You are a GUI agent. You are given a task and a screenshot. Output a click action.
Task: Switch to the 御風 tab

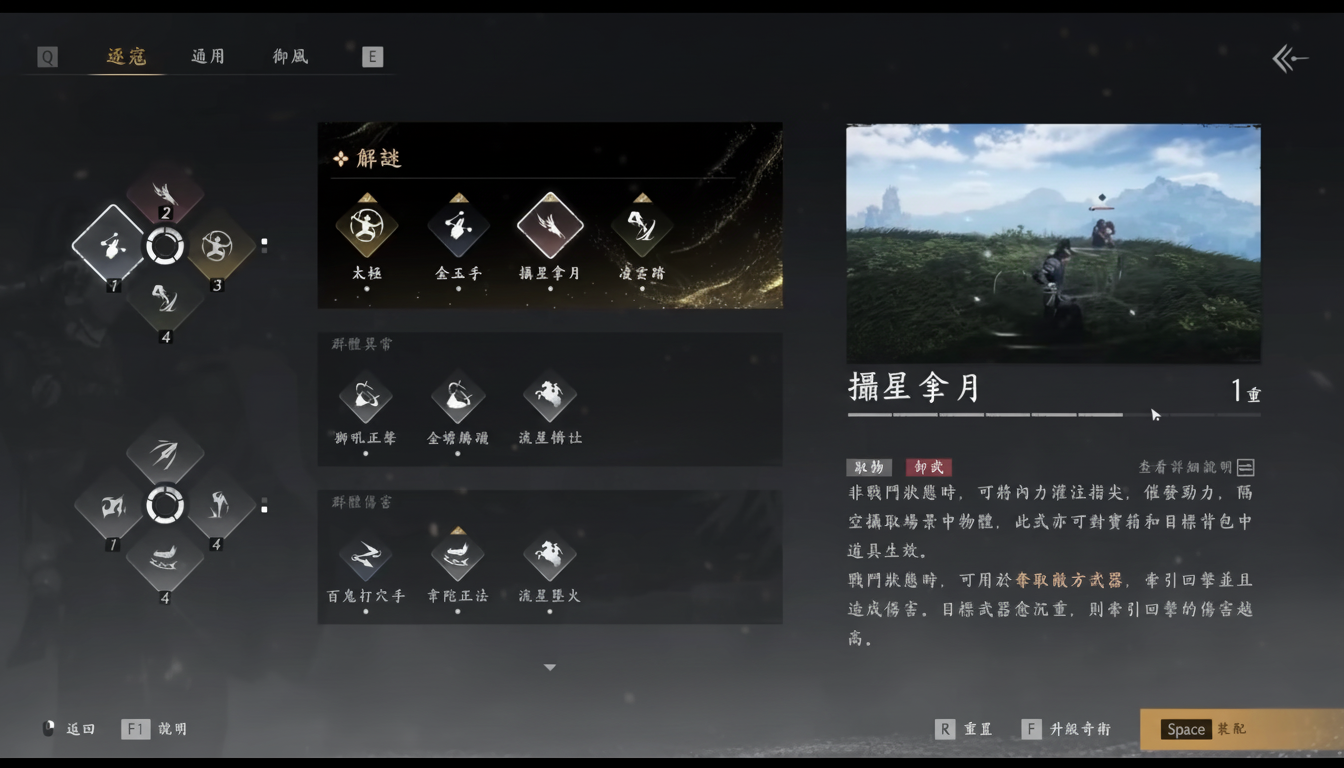(289, 57)
